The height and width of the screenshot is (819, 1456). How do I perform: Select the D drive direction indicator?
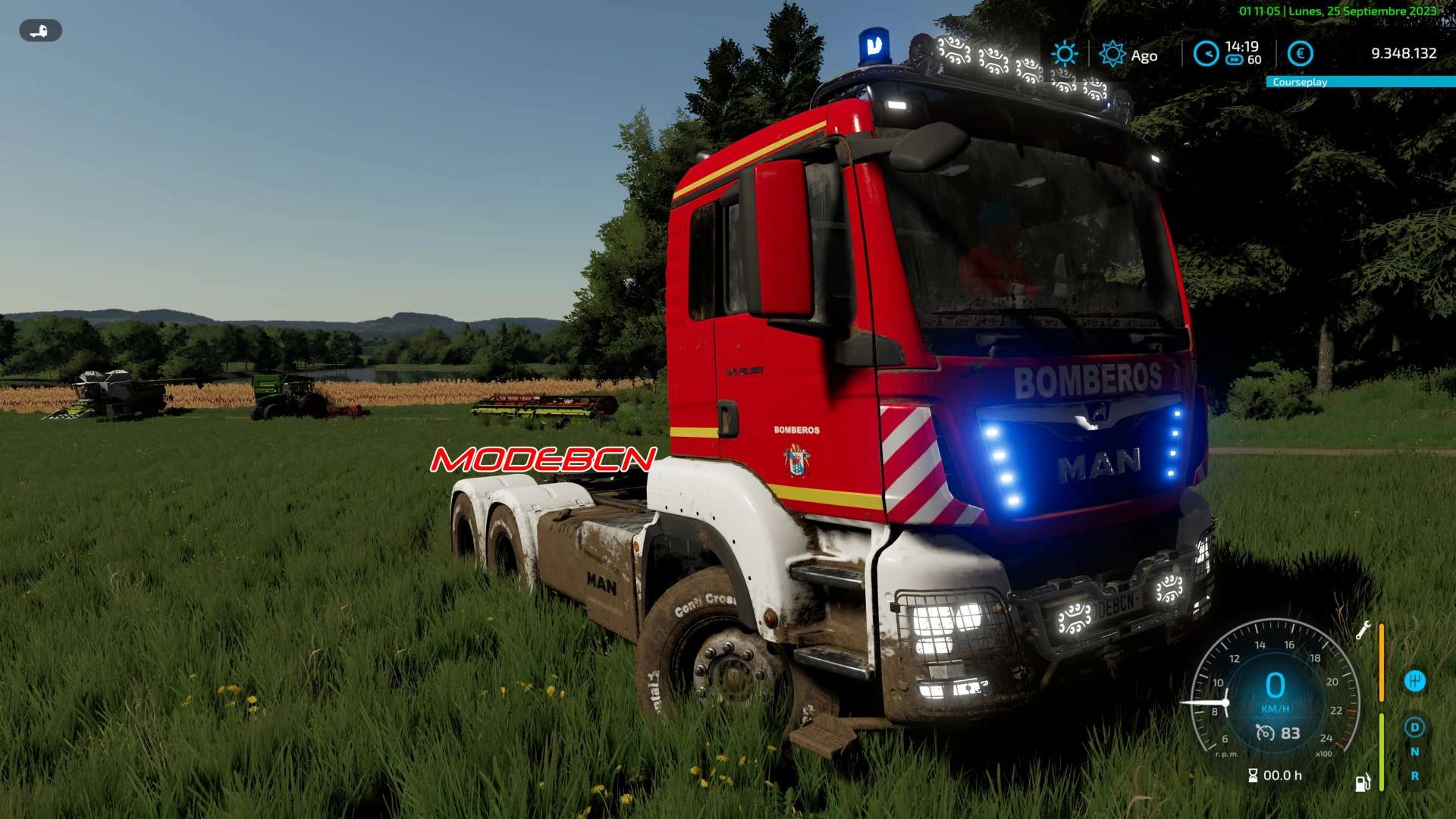pos(1414,728)
